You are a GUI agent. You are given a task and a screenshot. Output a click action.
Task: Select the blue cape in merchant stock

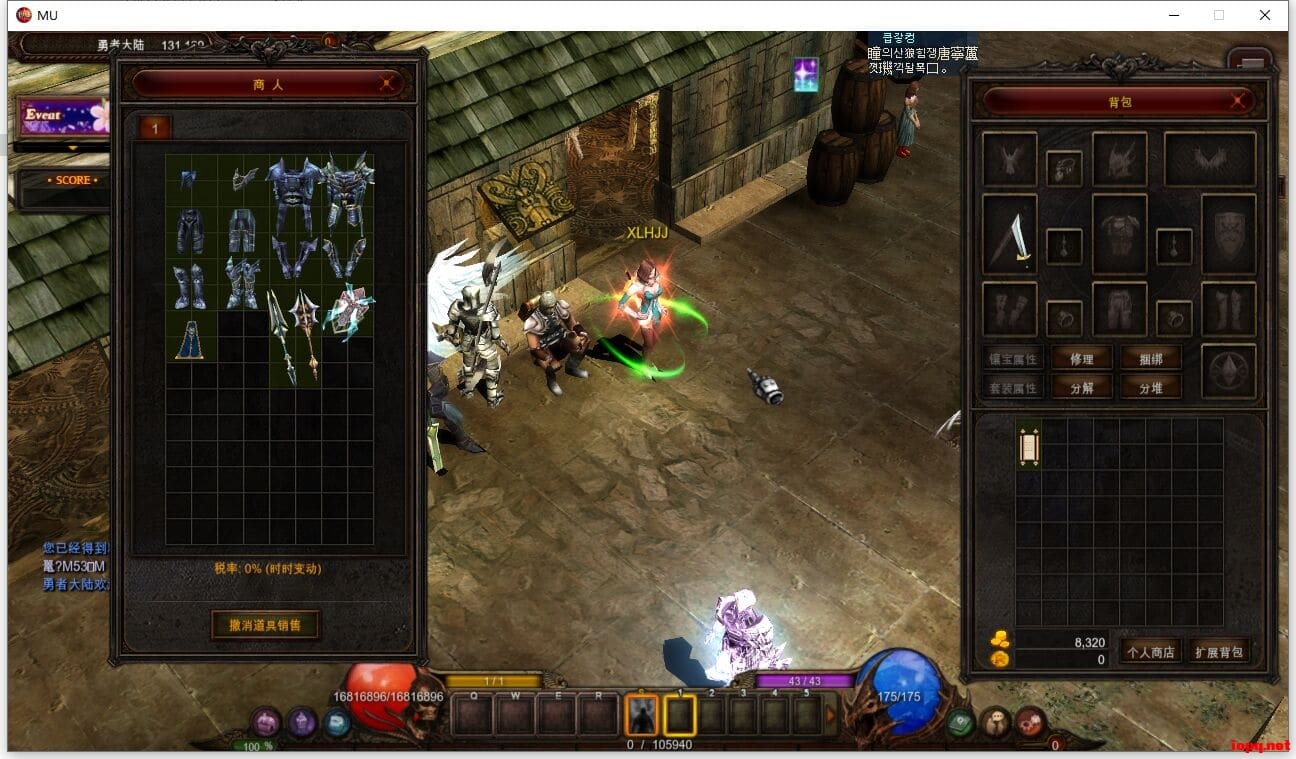click(191, 340)
